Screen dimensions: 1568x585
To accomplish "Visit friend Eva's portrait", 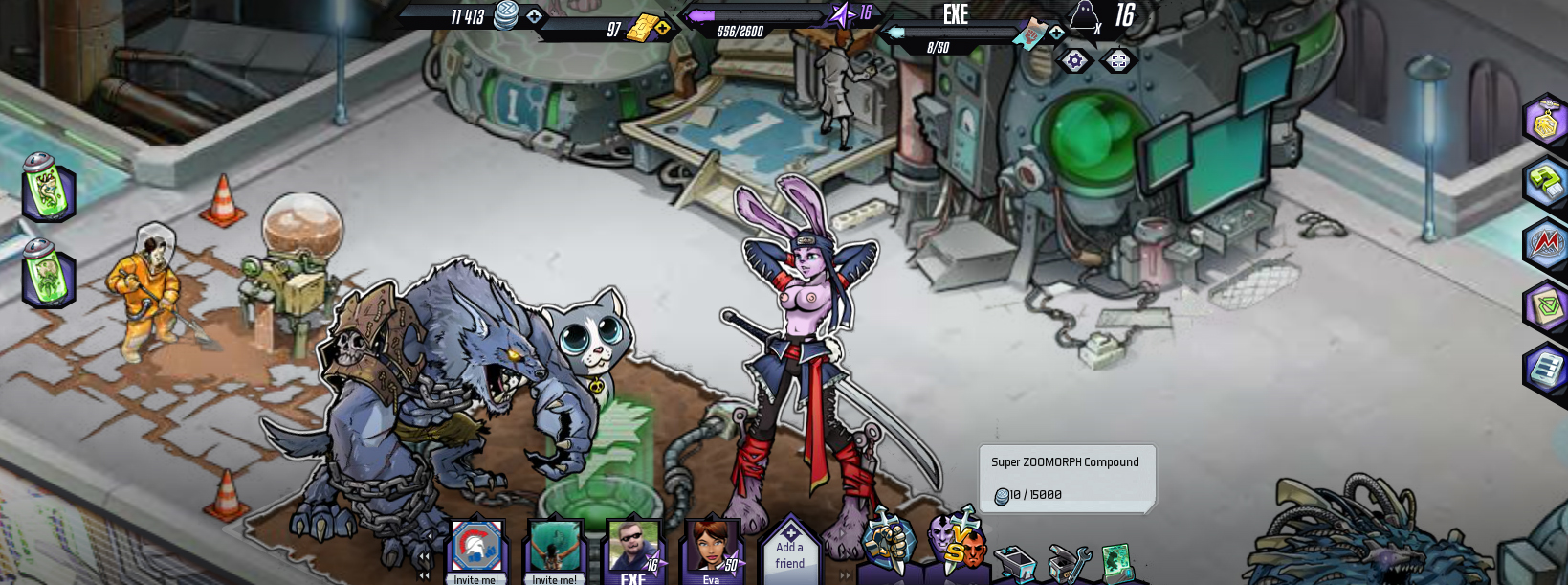I will (711, 550).
